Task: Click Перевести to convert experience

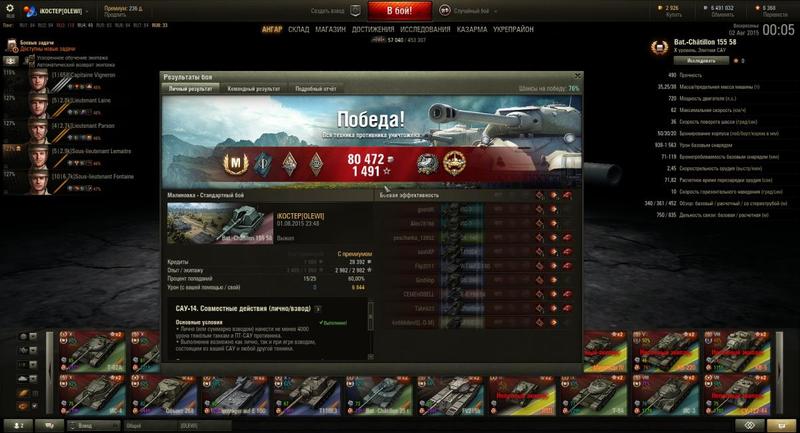Action: pos(766,14)
